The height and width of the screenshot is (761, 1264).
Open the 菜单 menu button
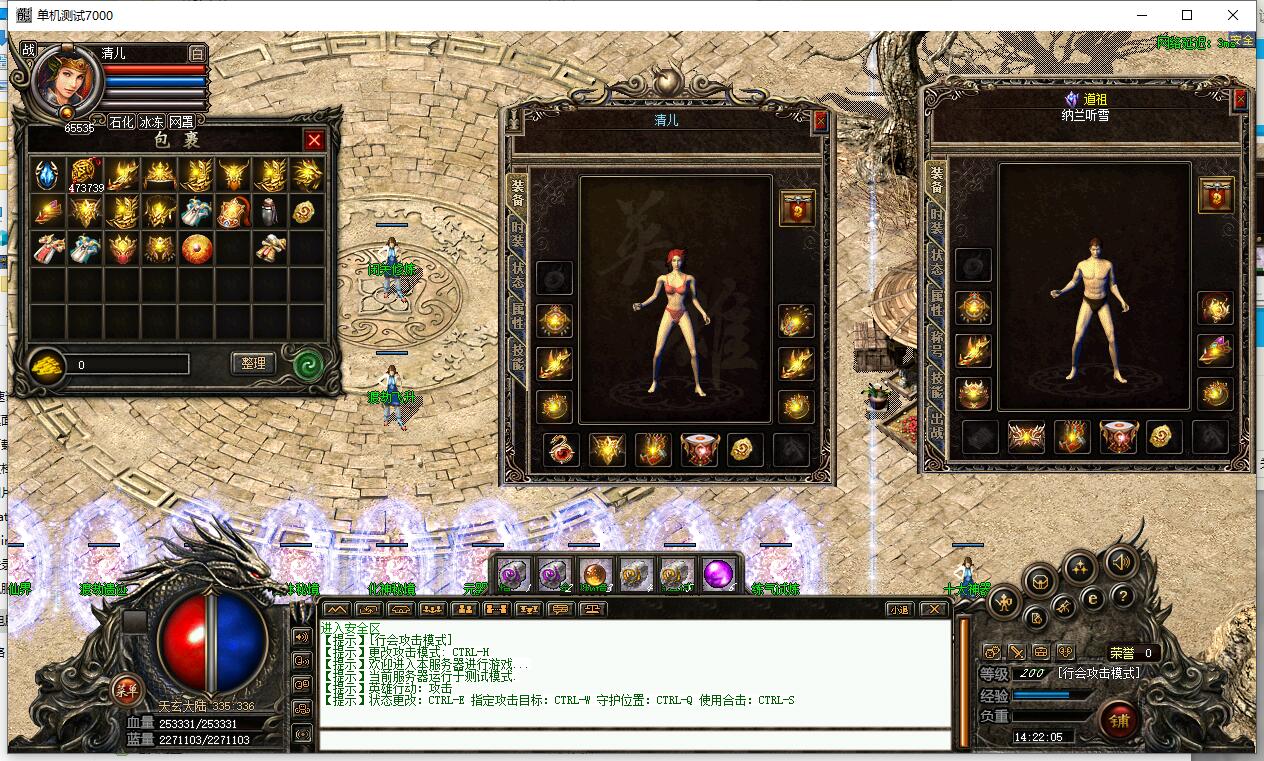pos(126,689)
